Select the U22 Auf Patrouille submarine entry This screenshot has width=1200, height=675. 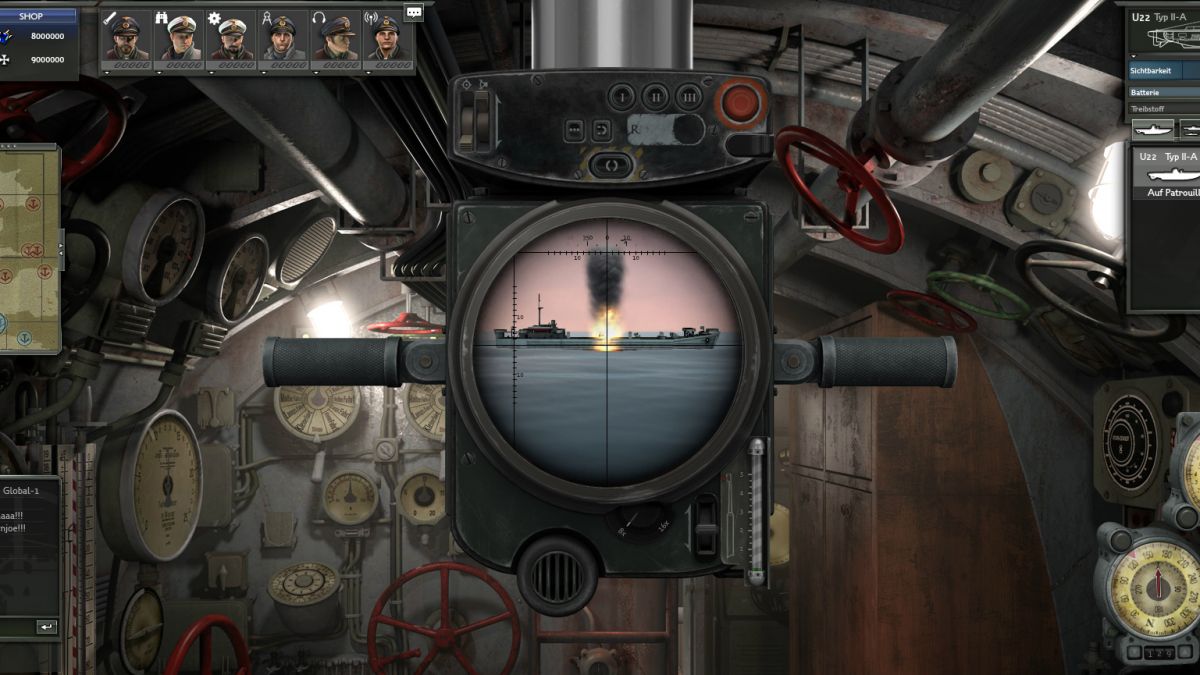click(x=1165, y=175)
